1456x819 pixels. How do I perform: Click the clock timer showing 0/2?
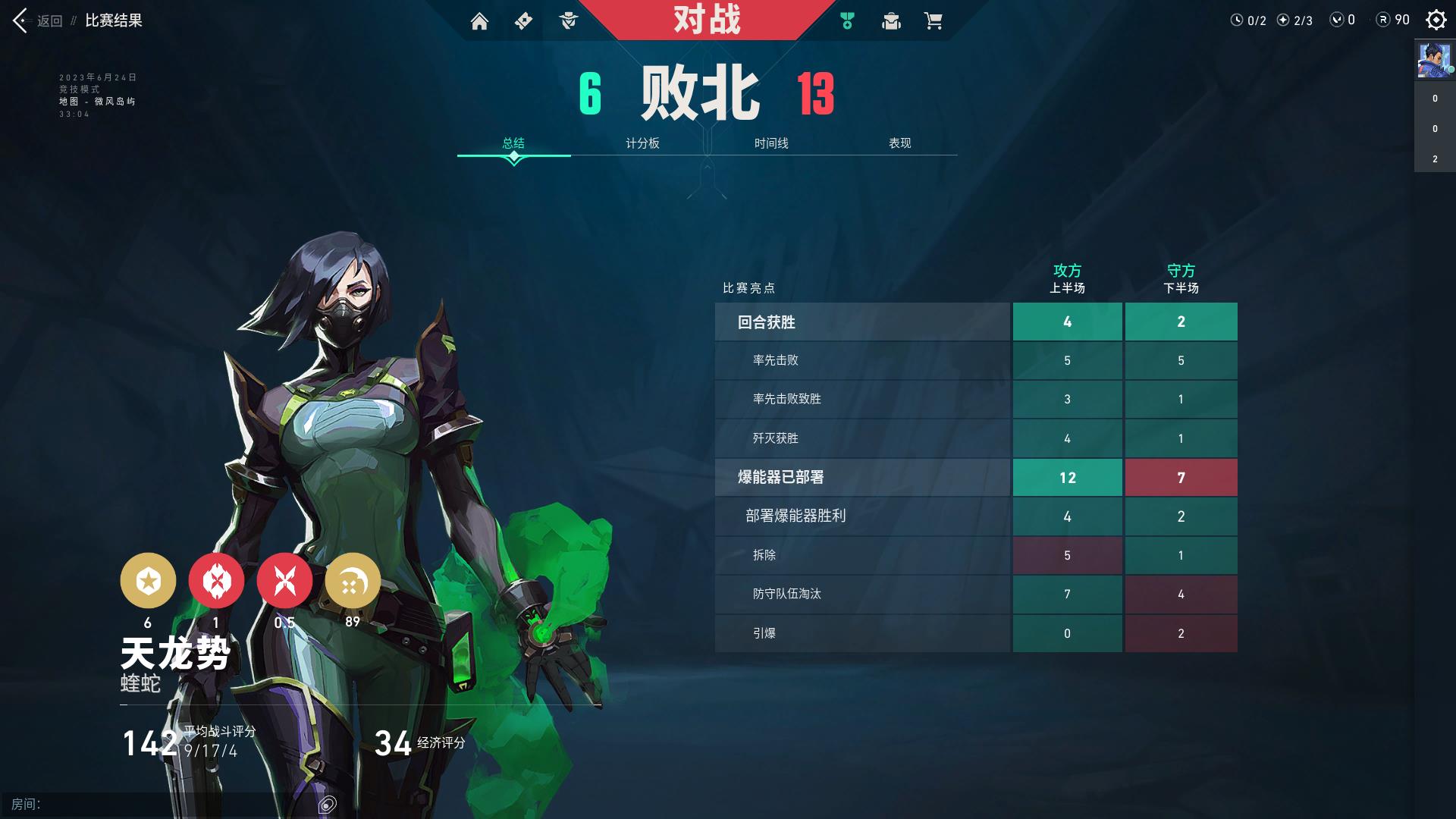click(1247, 20)
